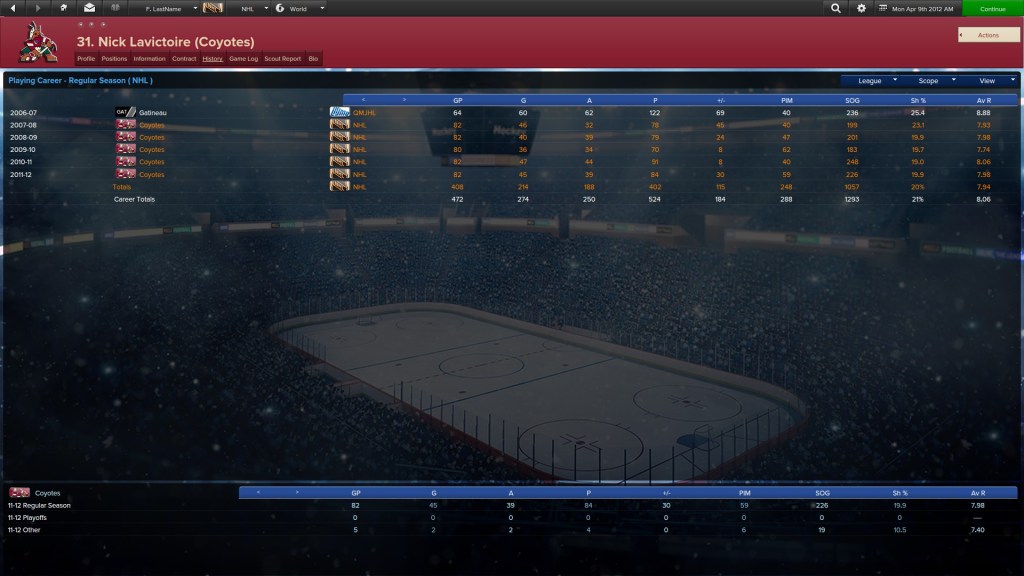Open the Positions tab
This screenshot has width=1024, height=576.
coord(115,59)
